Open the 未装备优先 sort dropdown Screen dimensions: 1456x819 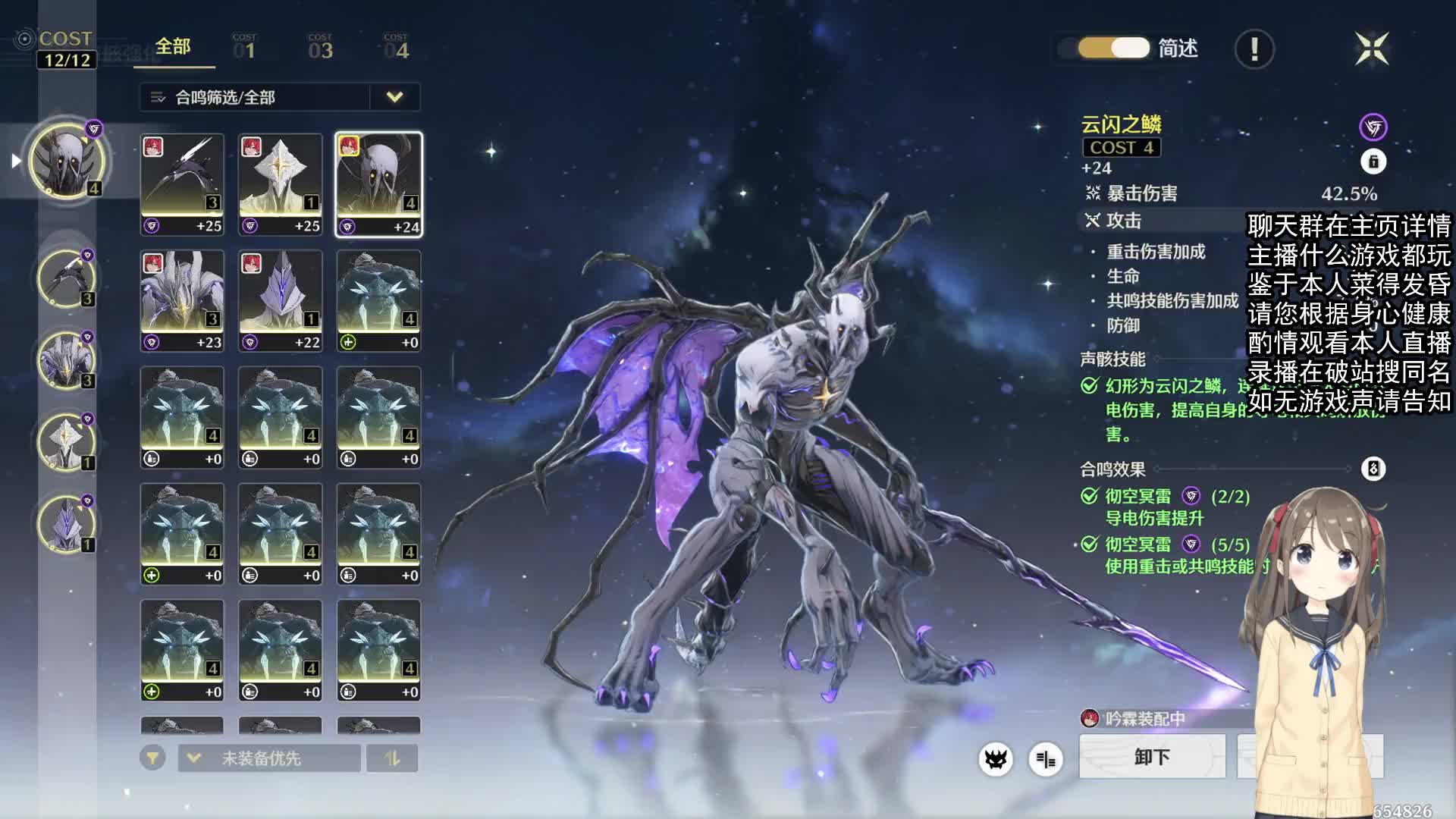point(269,758)
